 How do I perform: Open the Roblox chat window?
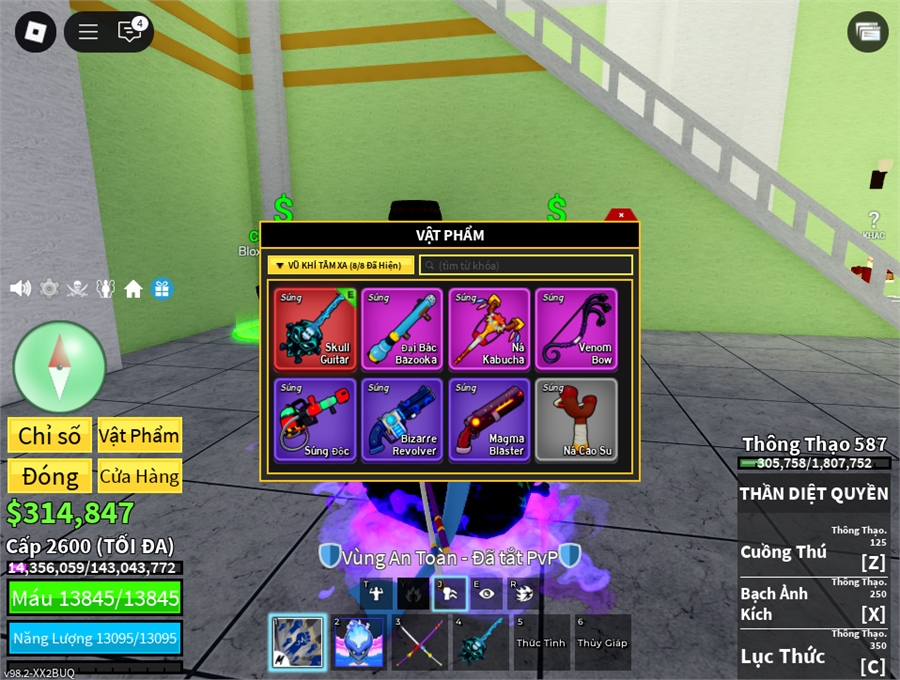pos(130,32)
